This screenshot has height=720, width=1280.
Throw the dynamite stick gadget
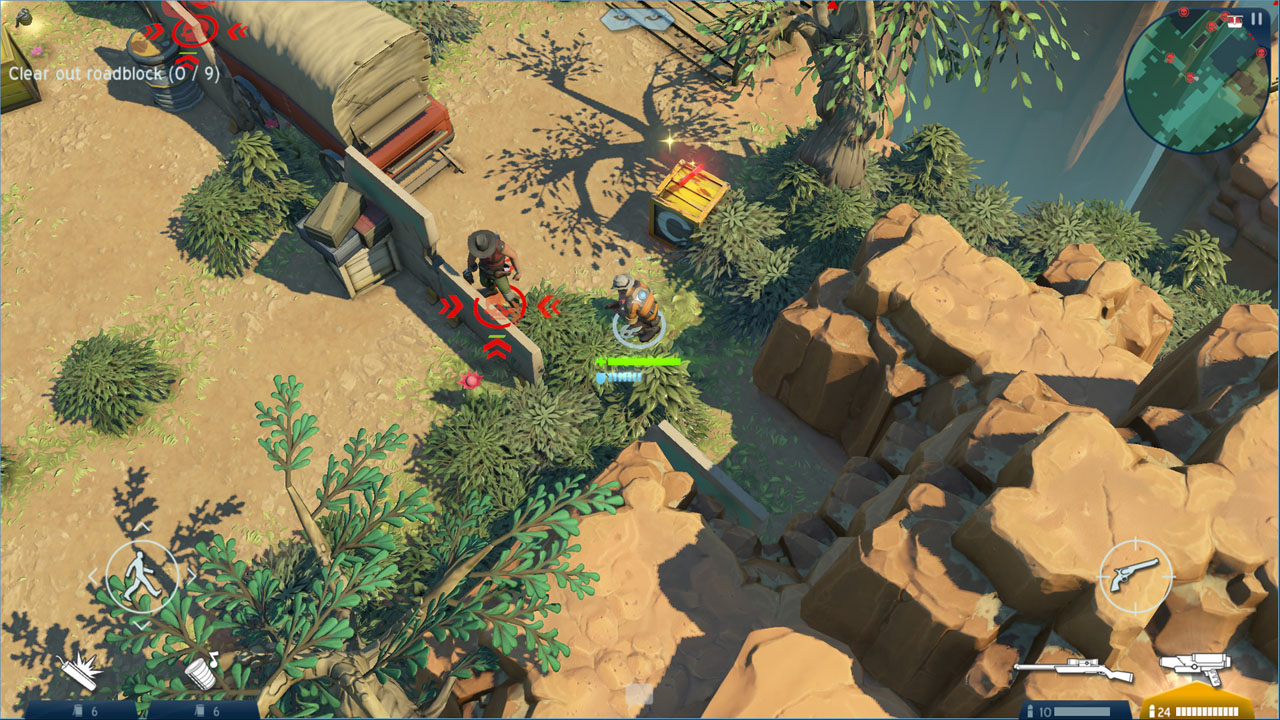[x=79, y=670]
